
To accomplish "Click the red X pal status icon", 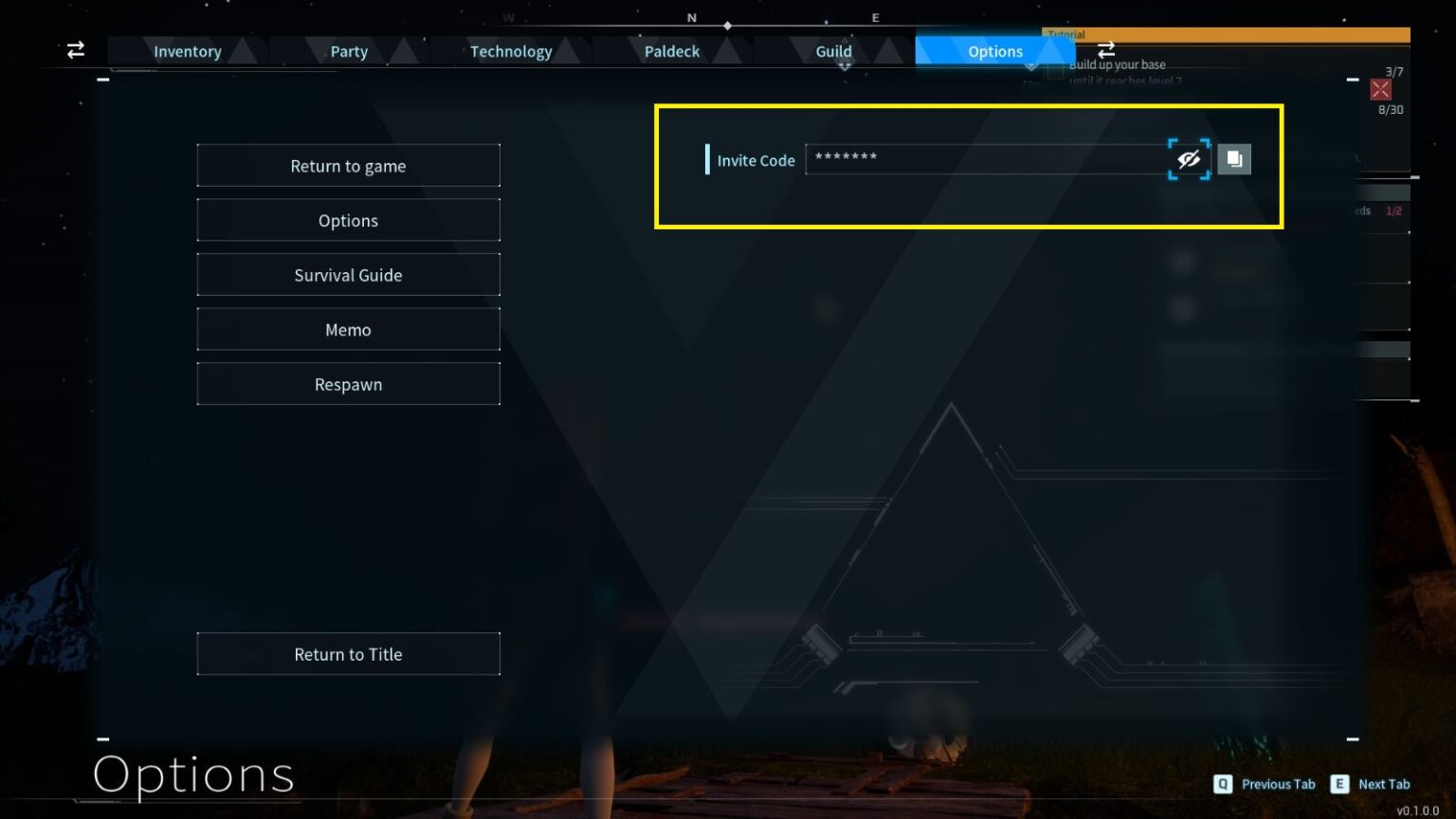I will pos(1381,89).
